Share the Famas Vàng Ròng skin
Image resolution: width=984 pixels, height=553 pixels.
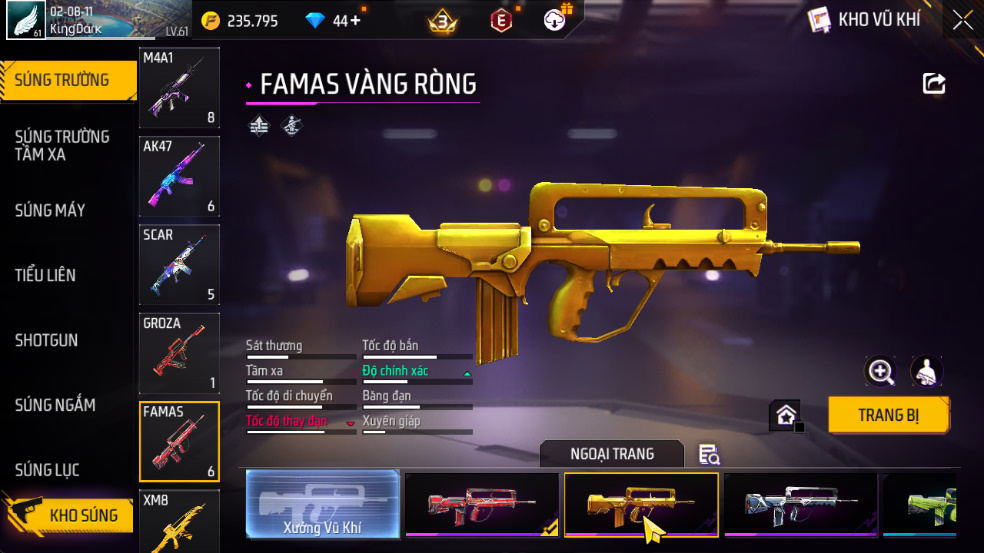934,84
